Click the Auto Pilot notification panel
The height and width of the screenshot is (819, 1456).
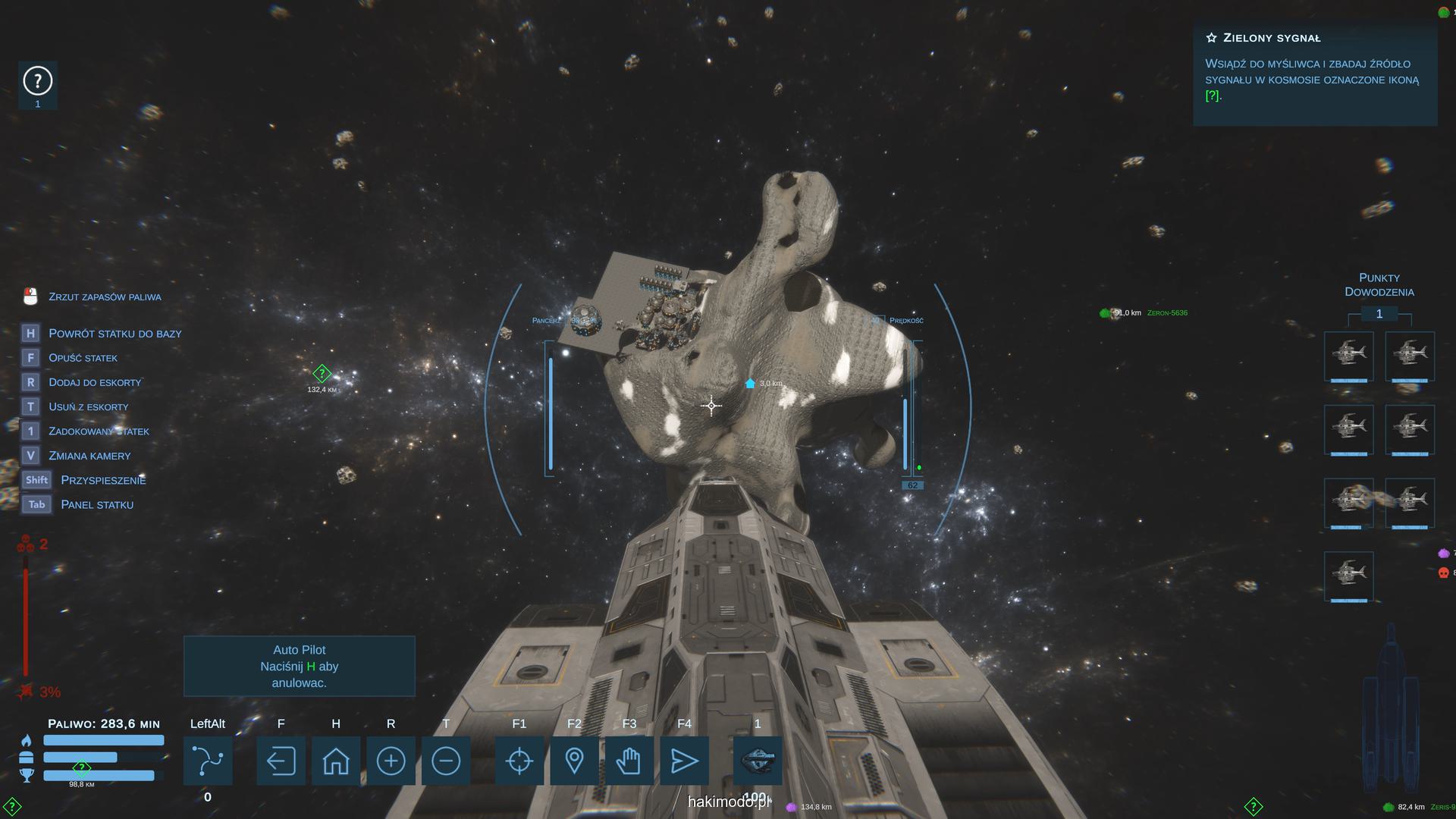pos(300,666)
